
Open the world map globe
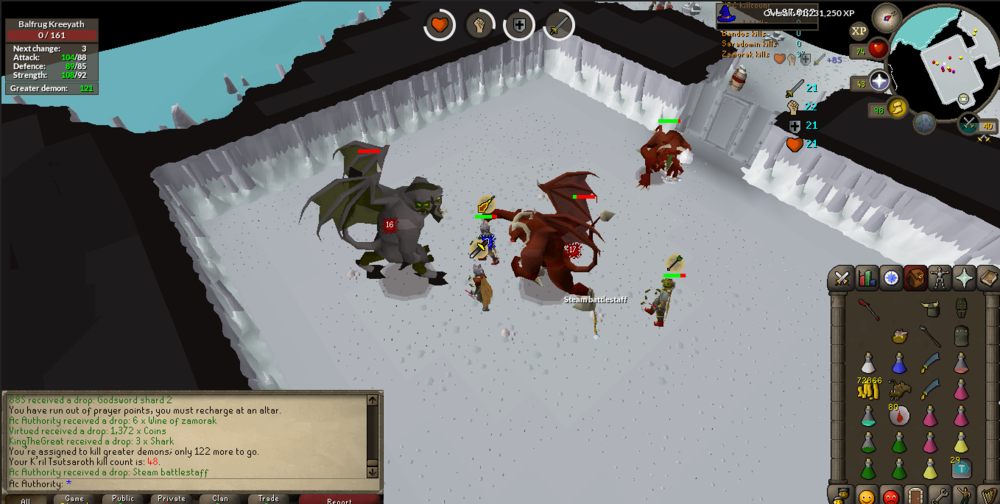(924, 123)
